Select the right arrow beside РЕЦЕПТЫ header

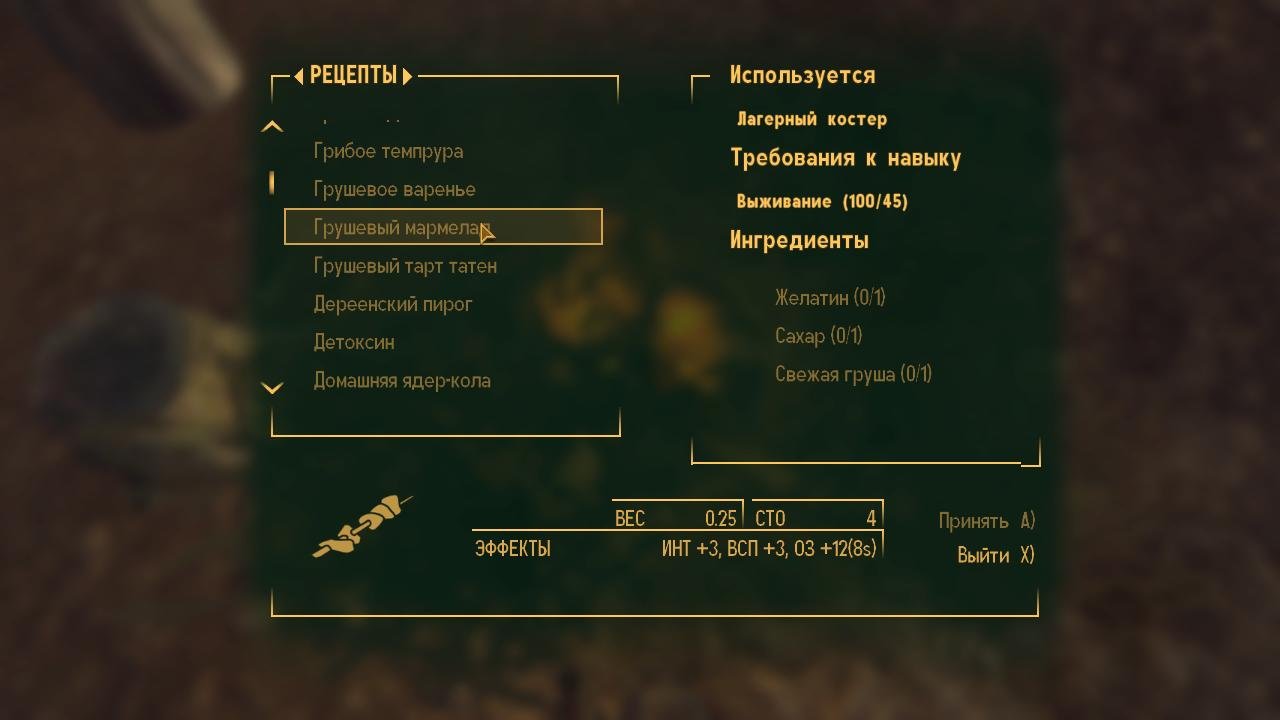[408, 75]
